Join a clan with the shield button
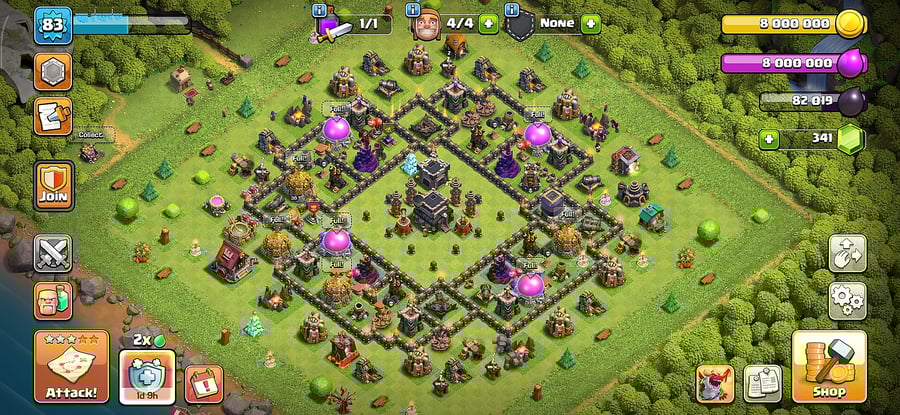 [x=53, y=184]
